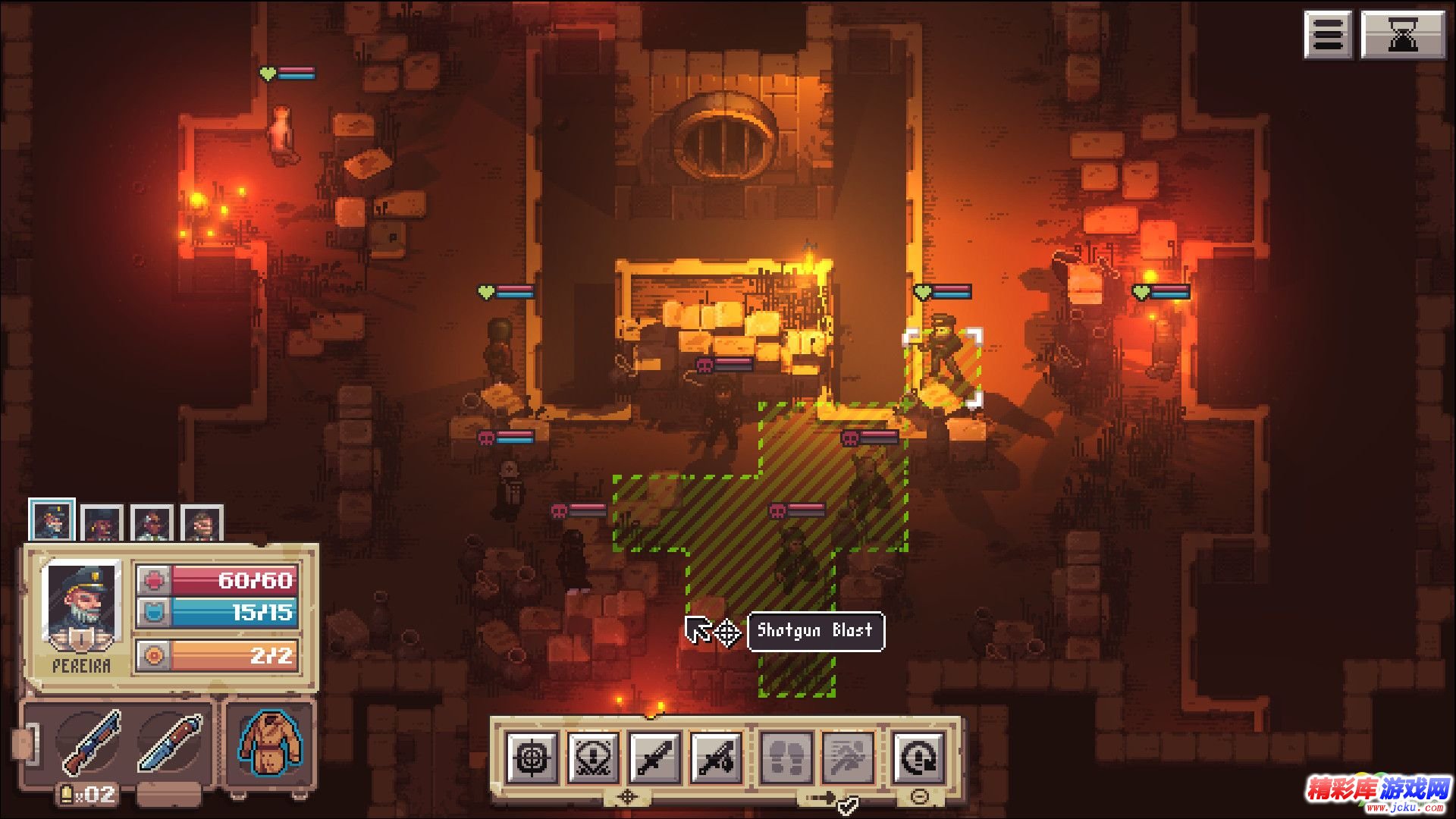Choose the running sprint action

(x=848, y=757)
